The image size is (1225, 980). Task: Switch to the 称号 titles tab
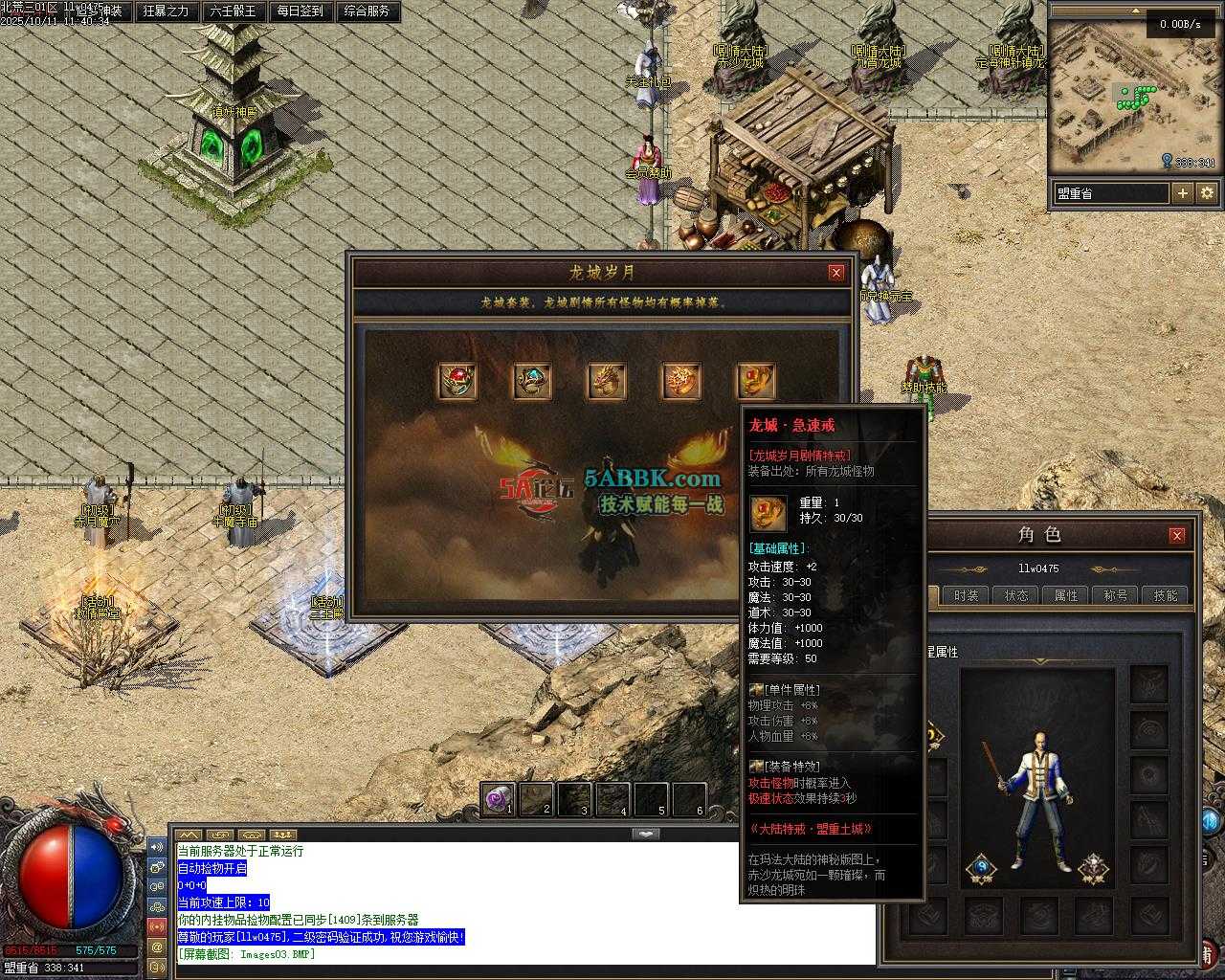pos(1116,595)
